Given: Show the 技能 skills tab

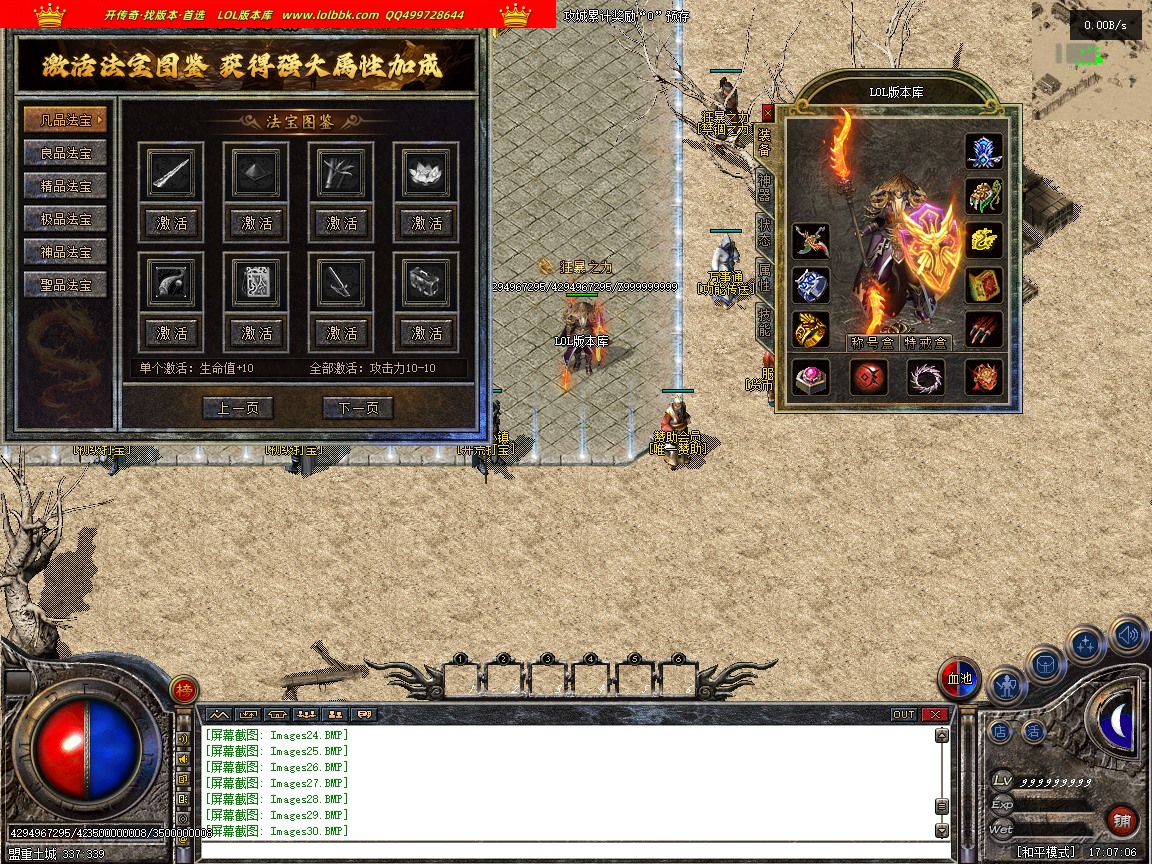Looking at the screenshot, I should [x=764, y=322].
